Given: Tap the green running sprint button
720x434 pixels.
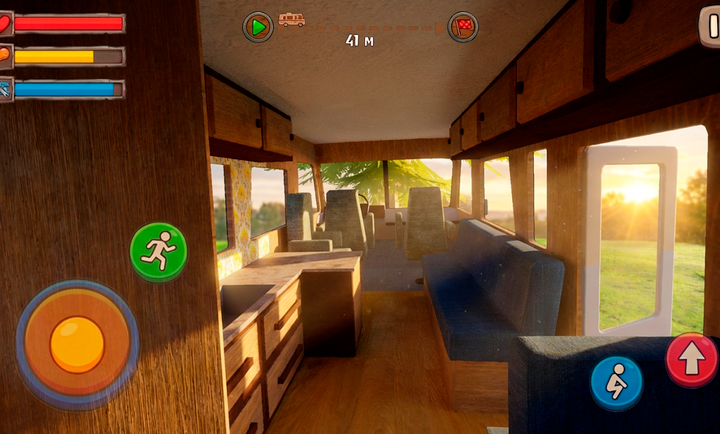Looking at the screenshot, I should pos(158,251).
